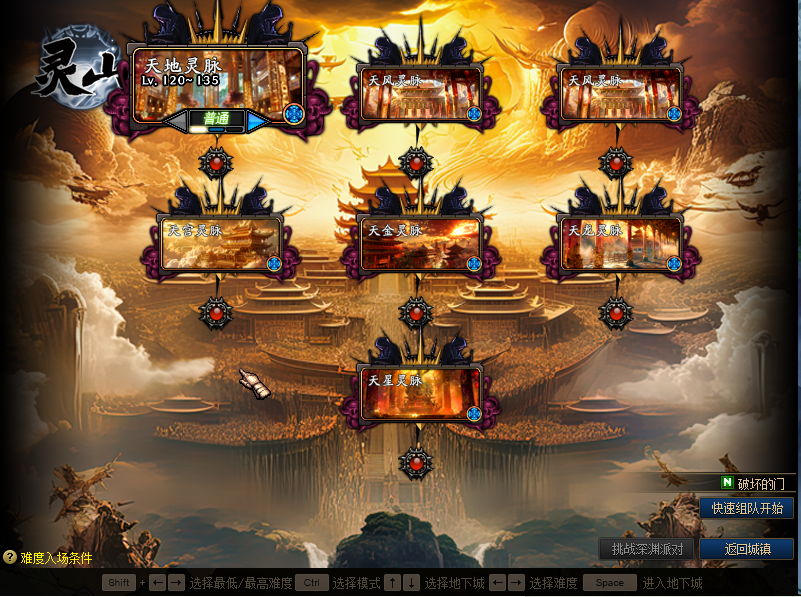Open 挑战深渊派对 abyss party challenge
801x597 pixels.
(647, 549)
